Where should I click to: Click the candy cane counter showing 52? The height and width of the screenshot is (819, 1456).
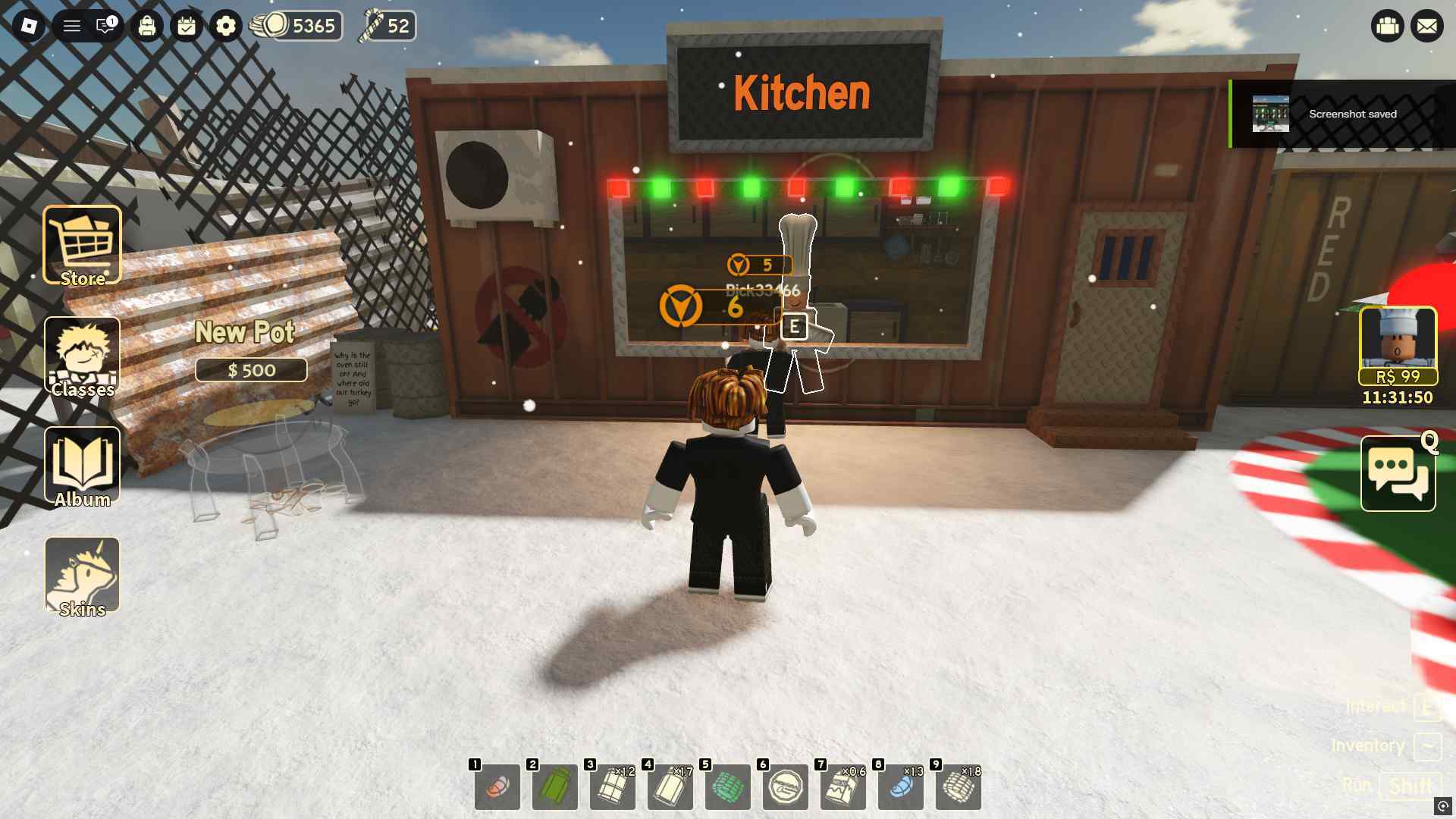[391, 25]
